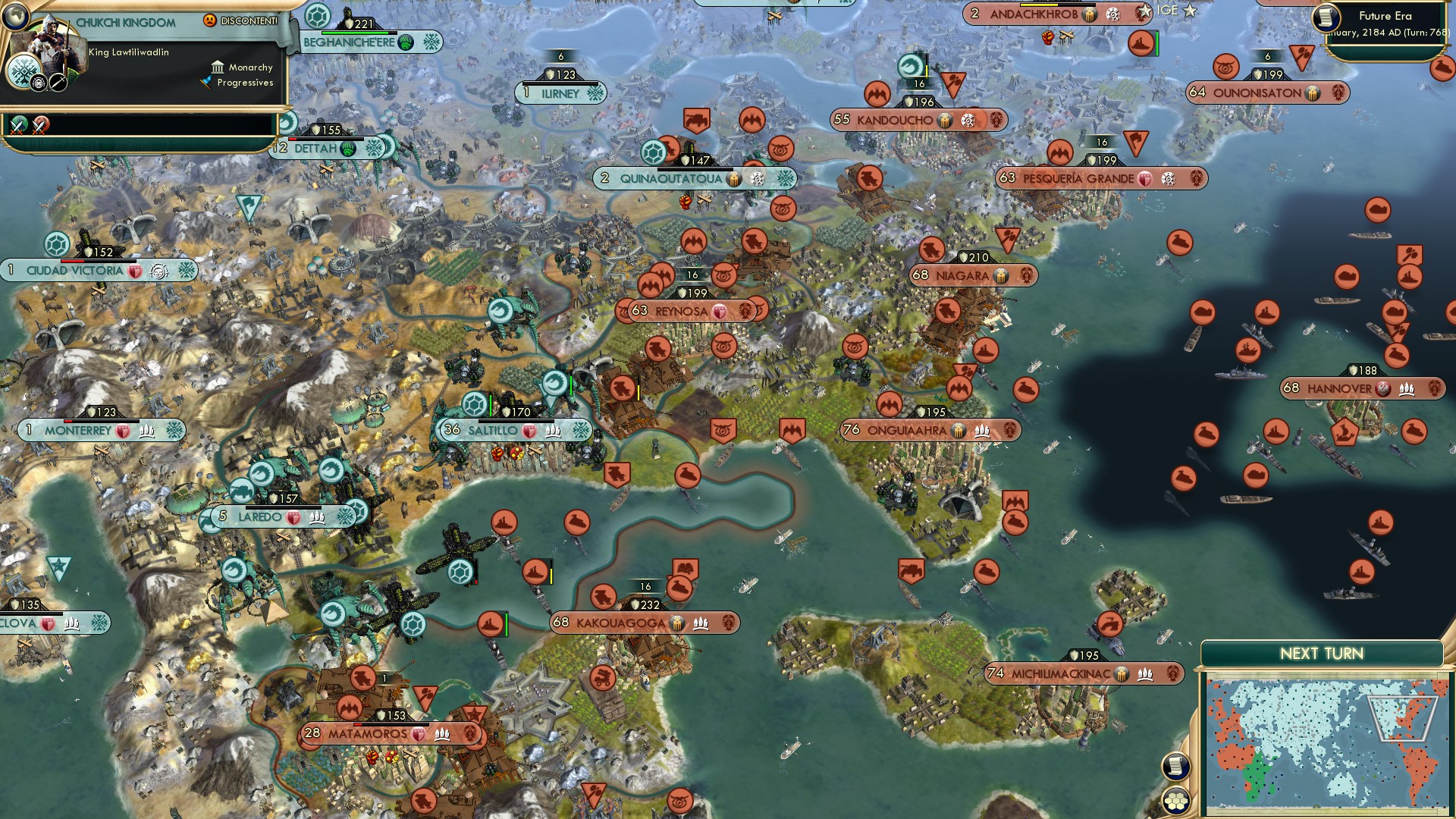Click the puppet icon on Ounonisaton's banner
Image resolution: width=1456 pixels, height=819 pixels.
[1313, 93]
